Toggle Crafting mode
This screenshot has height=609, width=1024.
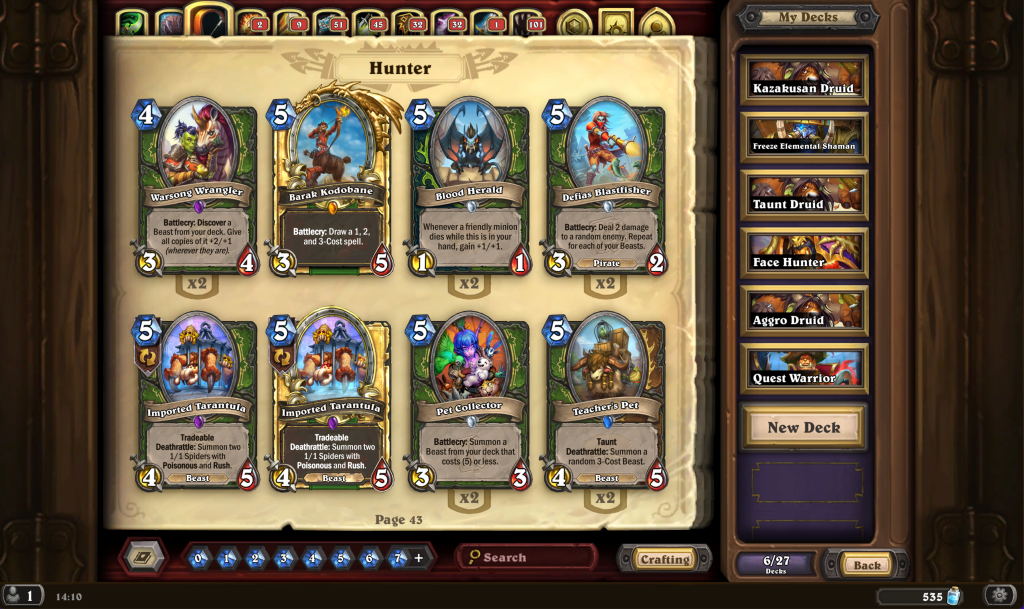[x=664, y=559]
